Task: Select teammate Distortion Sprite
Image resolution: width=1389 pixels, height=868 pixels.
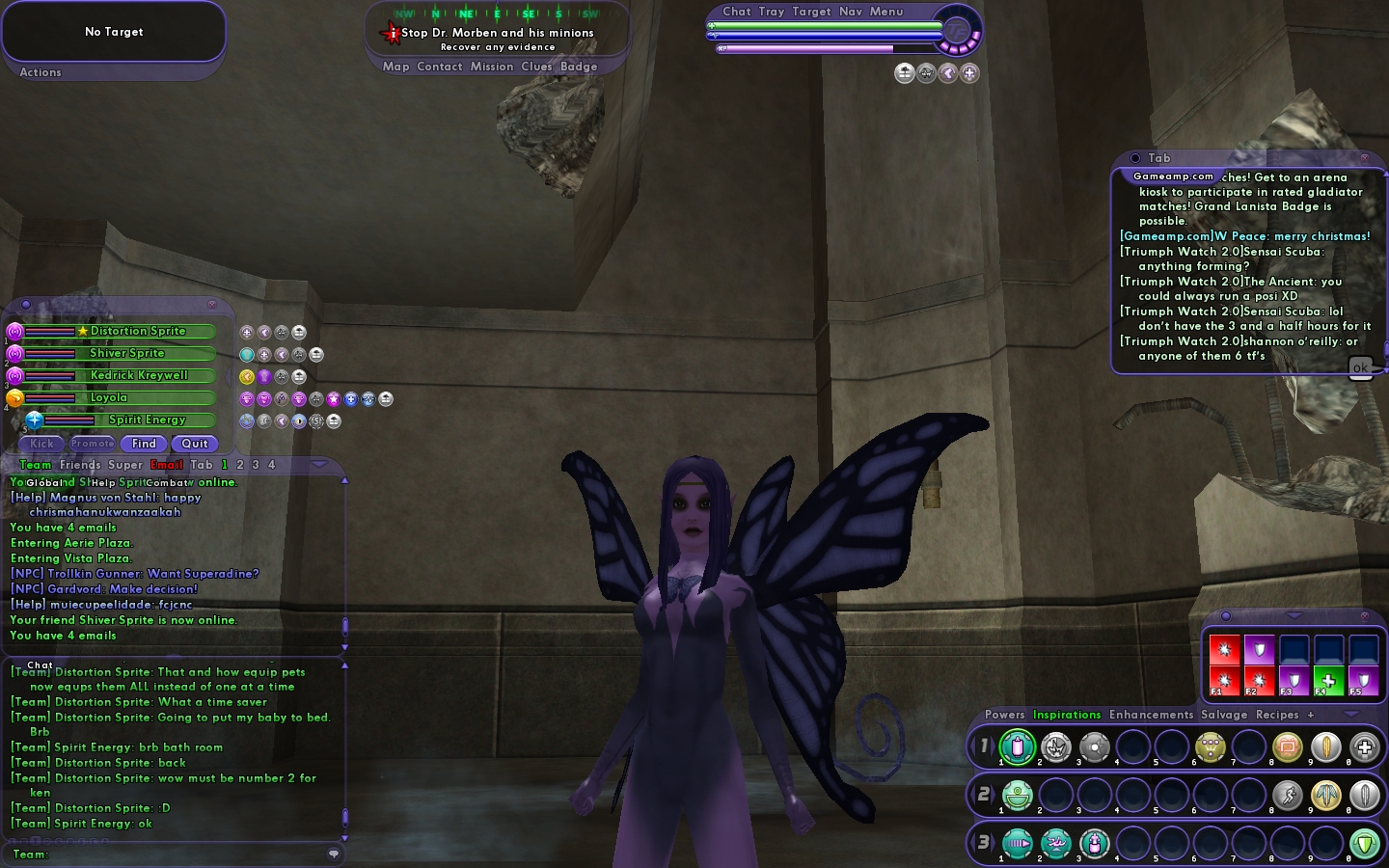Action: (138, 331)
